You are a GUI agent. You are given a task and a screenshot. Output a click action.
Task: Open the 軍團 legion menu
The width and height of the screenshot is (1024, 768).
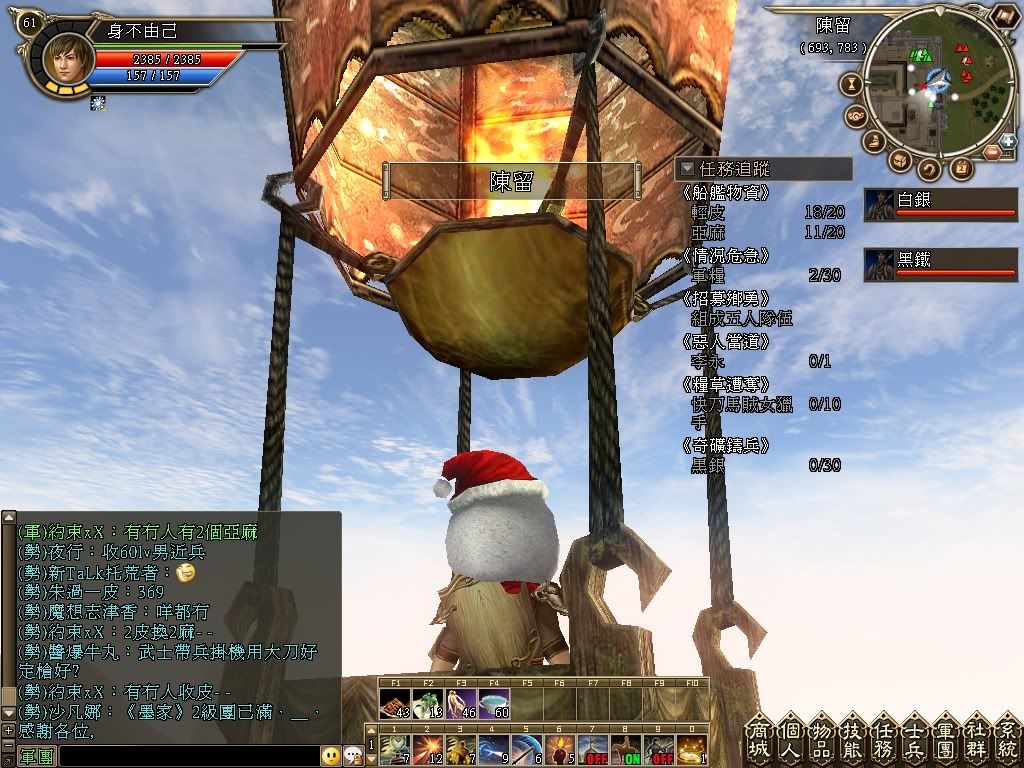(944, 739)
